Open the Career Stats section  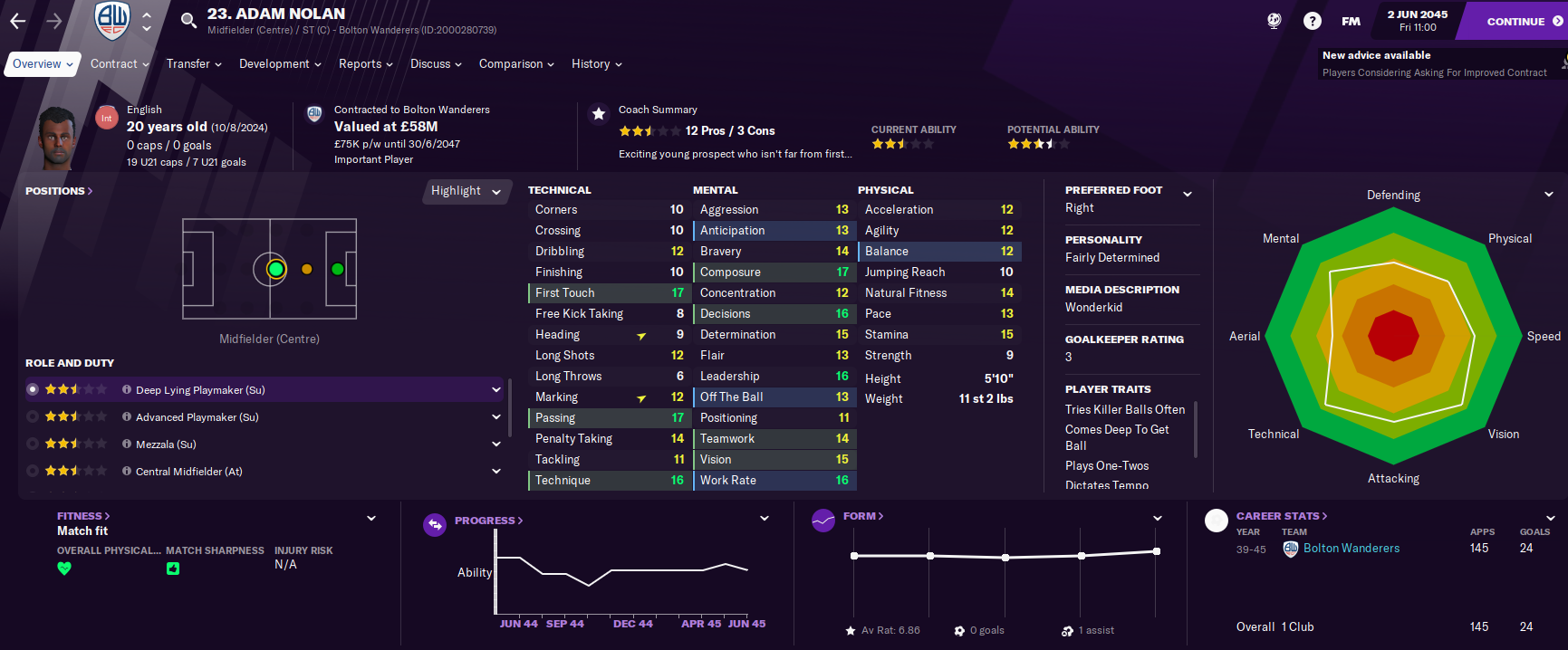(1281, 516)
